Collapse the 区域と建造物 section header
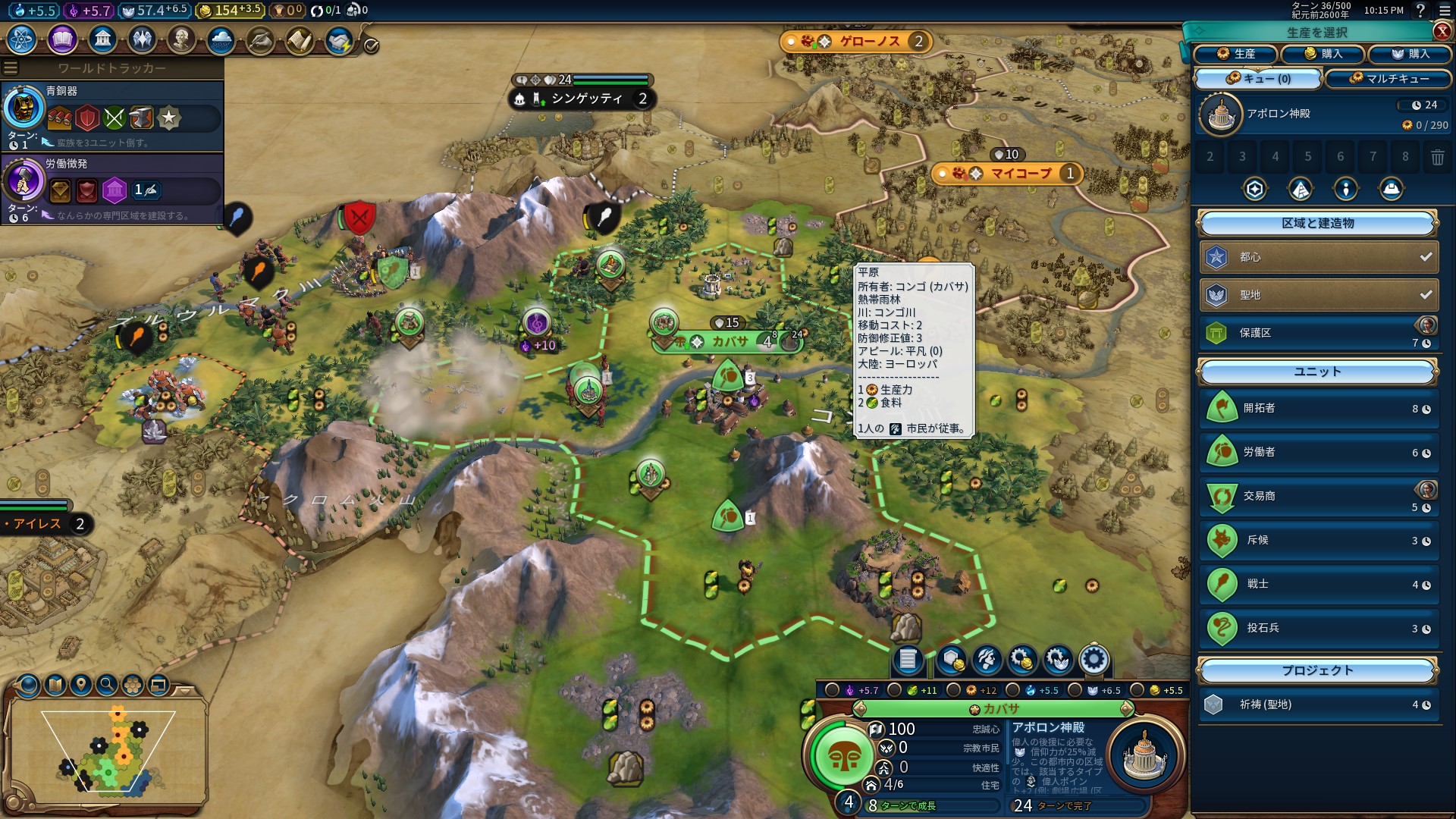The height and width of the screenshot is (819, 1456). pyautogui.click(x=1317, y=224)
